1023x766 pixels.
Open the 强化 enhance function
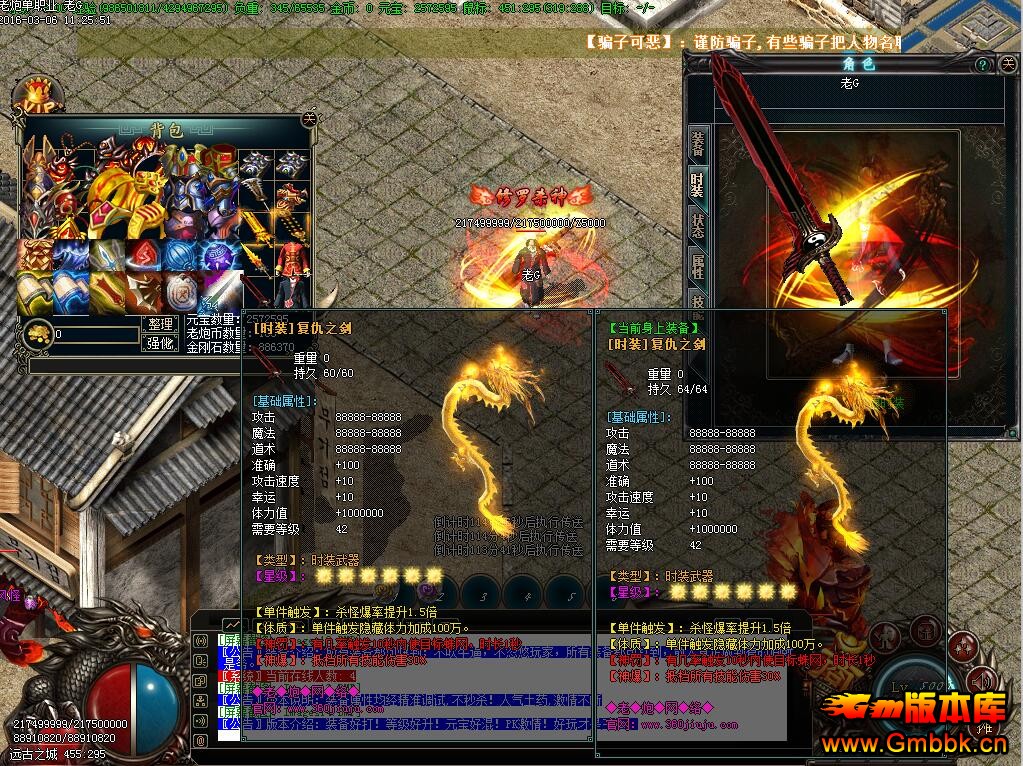[x=161, y=343]
